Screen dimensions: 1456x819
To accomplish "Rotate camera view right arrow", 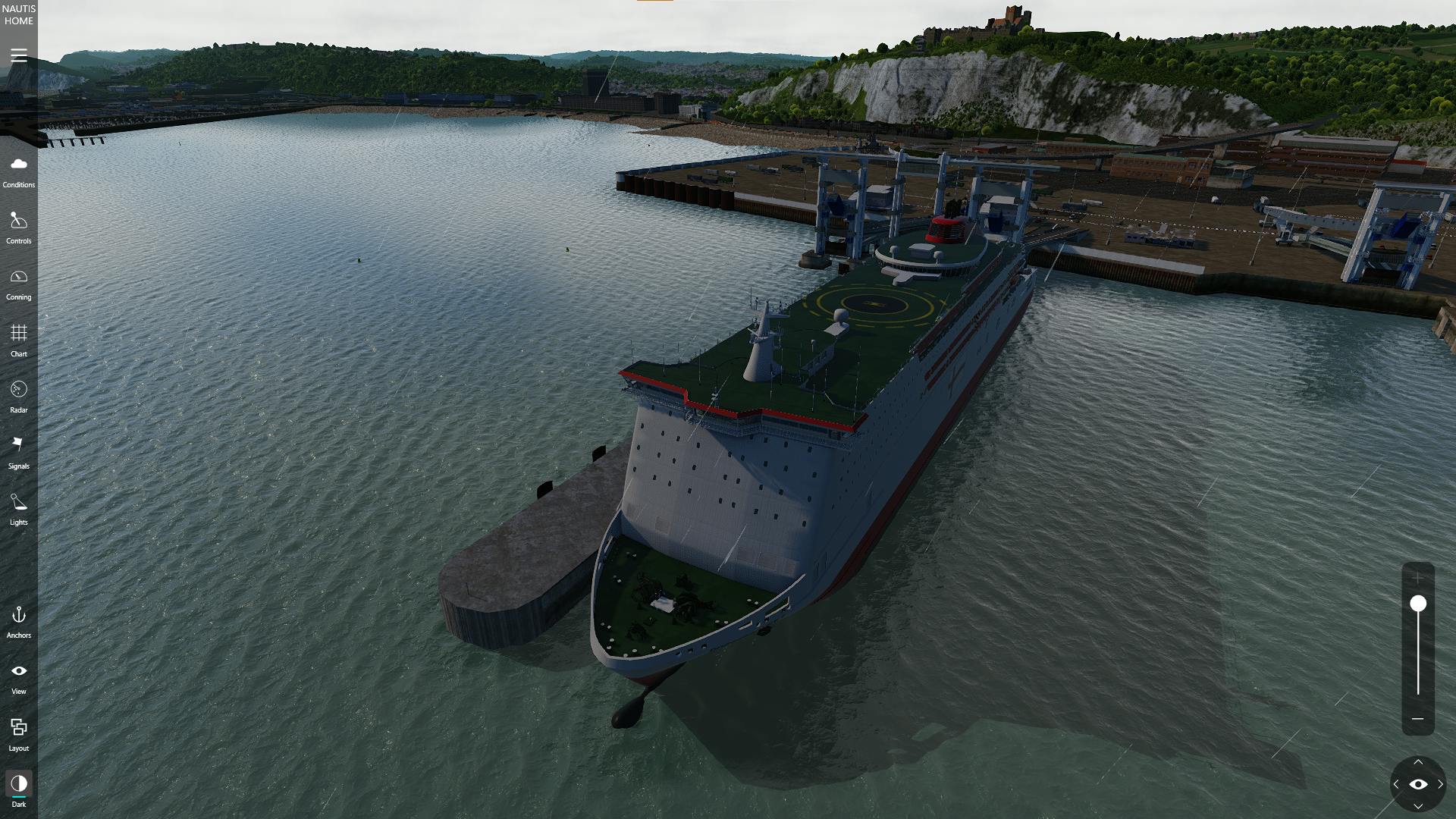I will pos(1440,785).
